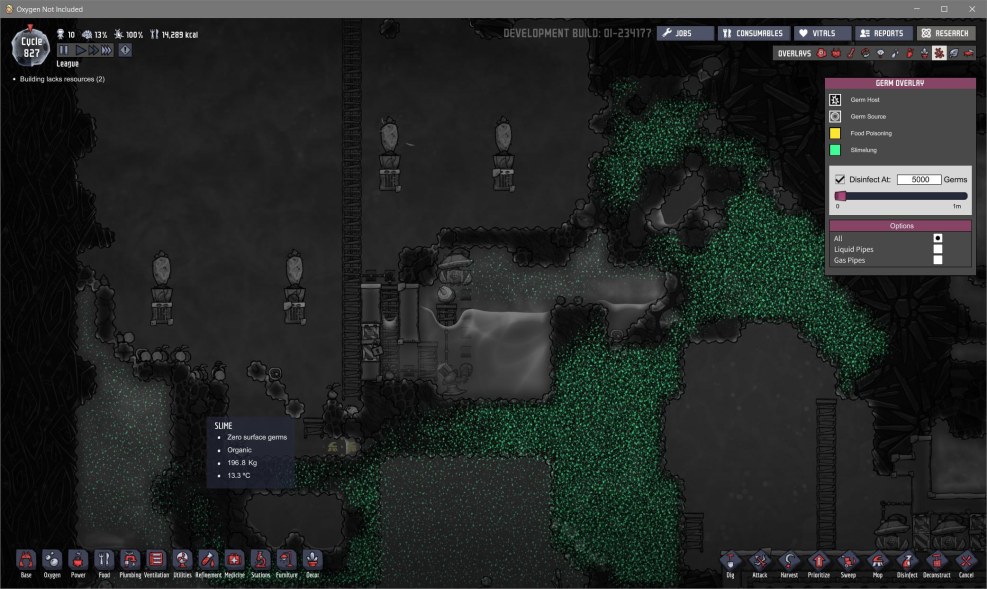Open the Research screen
The height and width of the screenshot is (589, 987).
point(945,33)
